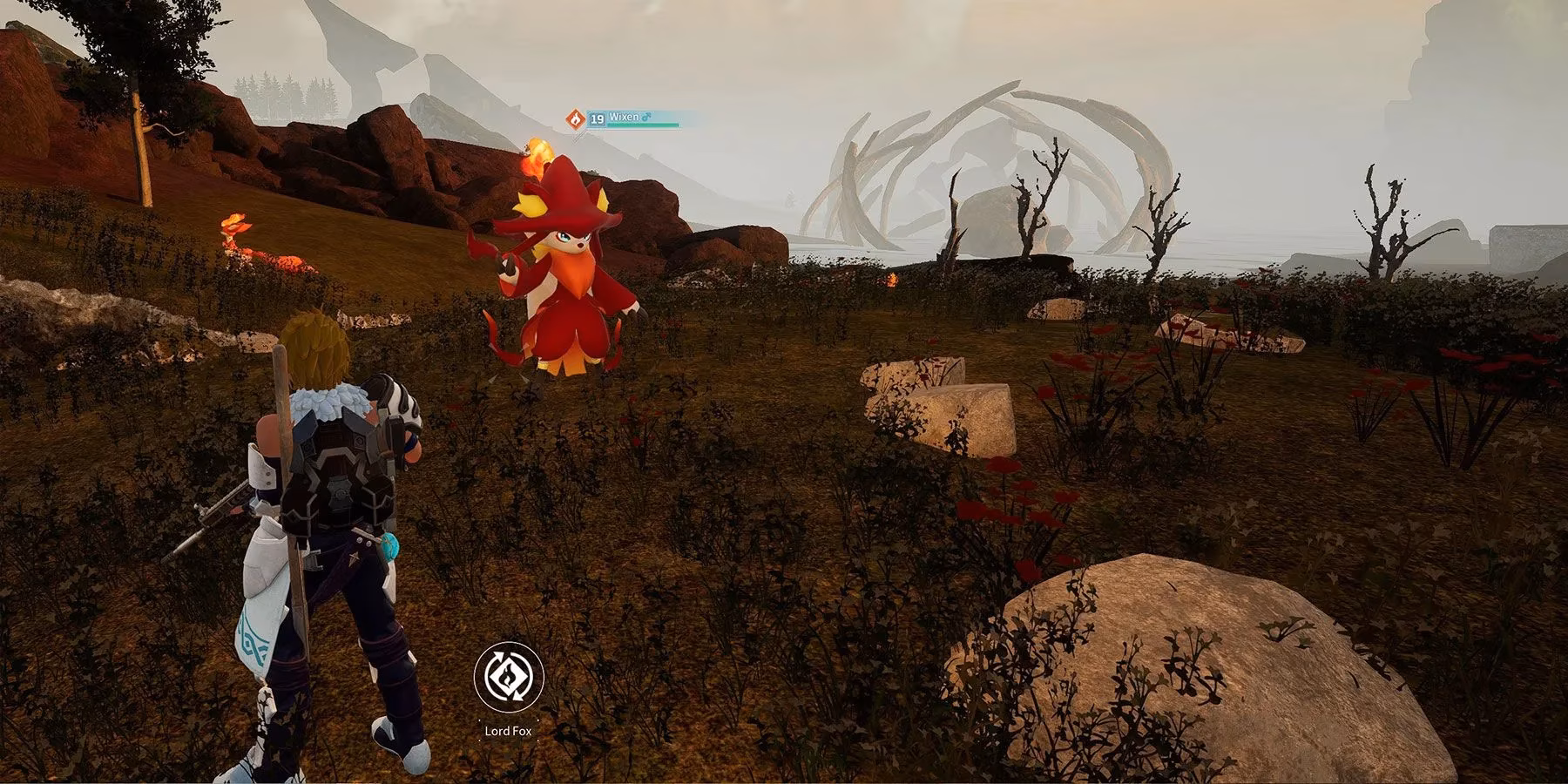
Task: Click the Wixen name label
Action: coord(624,118)
